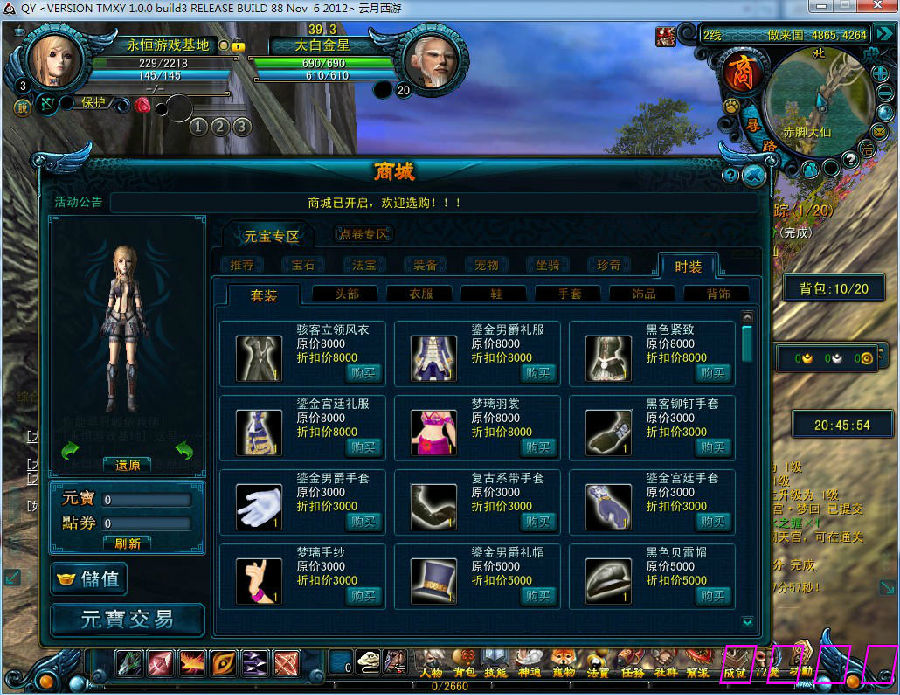The image size is (900, 695).
Task: Select the 坐骑 category tab
Action: [545, 265]
